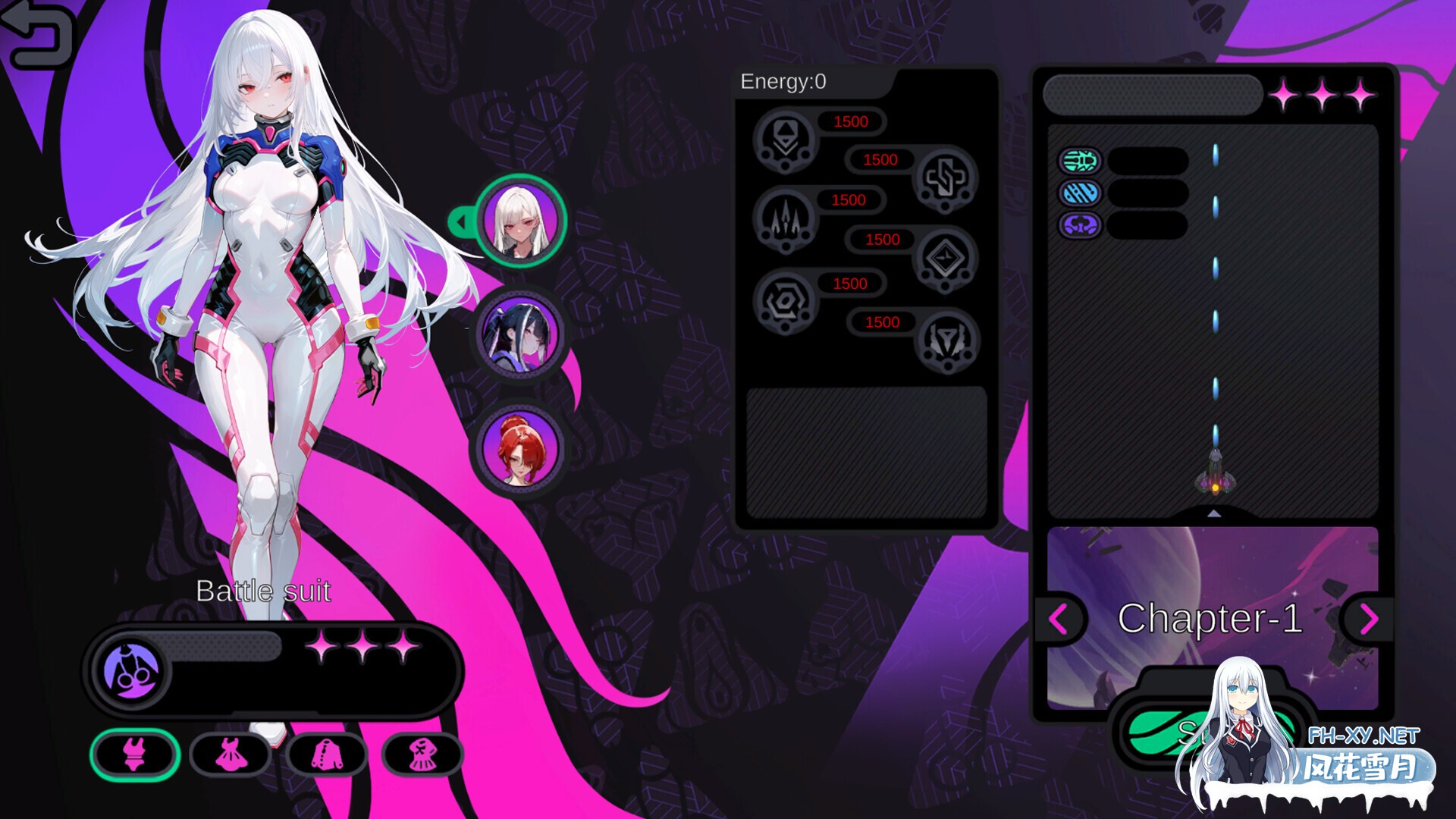The image size is (1456, 819).
Task: Switch to the skirt outfit category
Action: pyautogui.click(x=425, y=755)
